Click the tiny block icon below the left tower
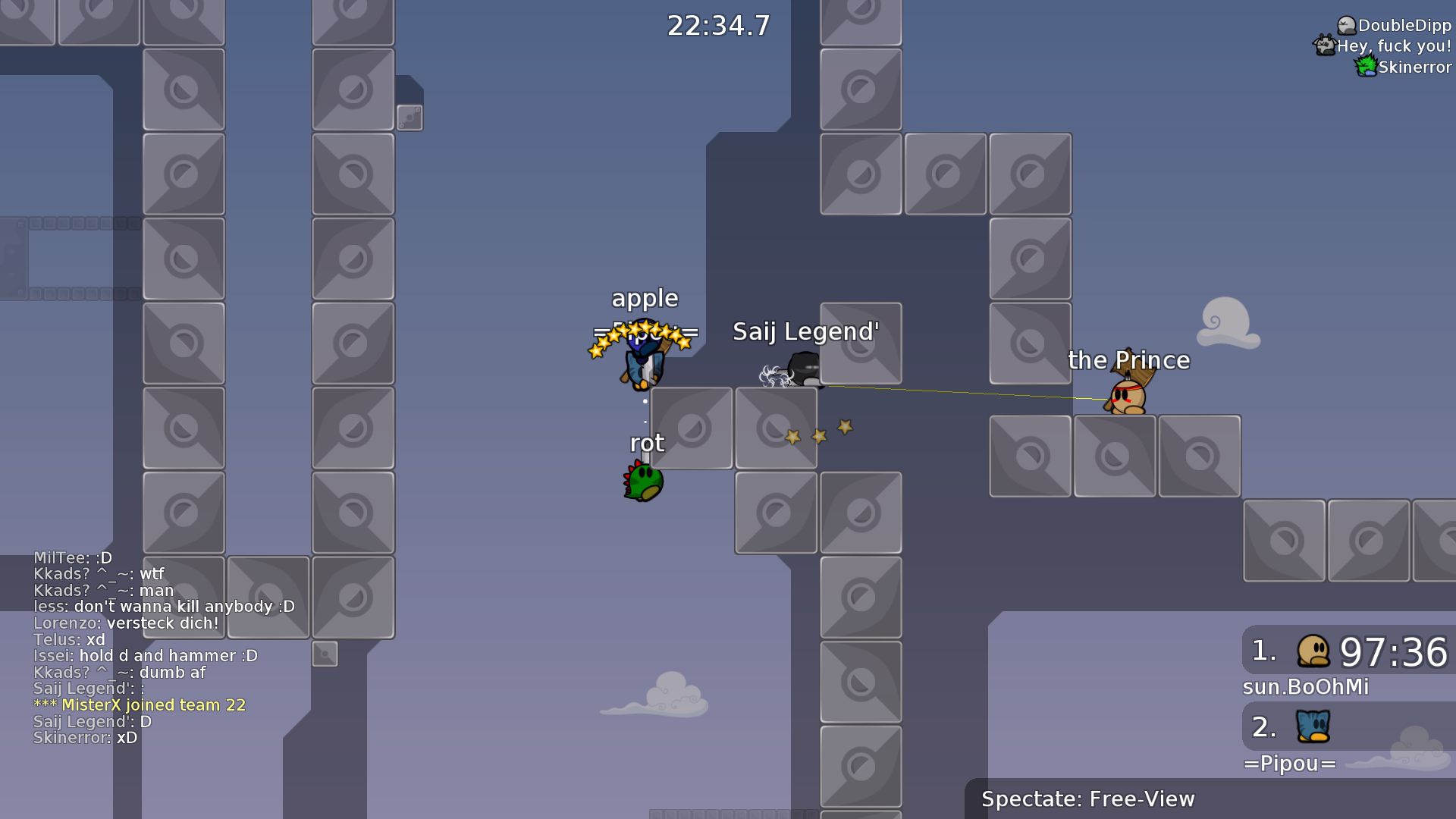The width and height of the screenshot is (1456, 819). pos(326,654)
